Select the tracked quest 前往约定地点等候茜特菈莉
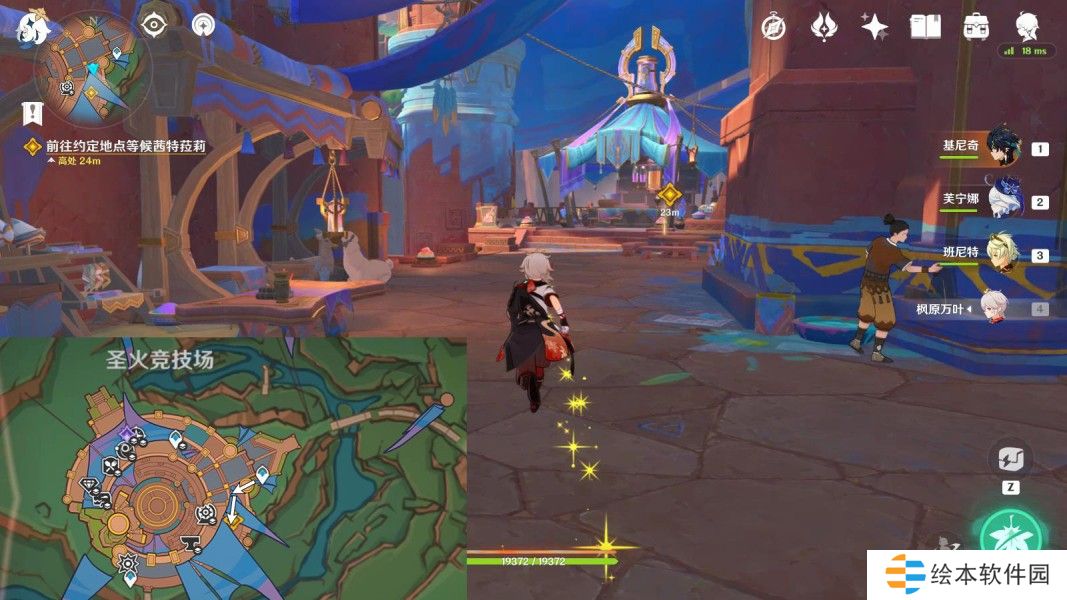 point(125,146)
